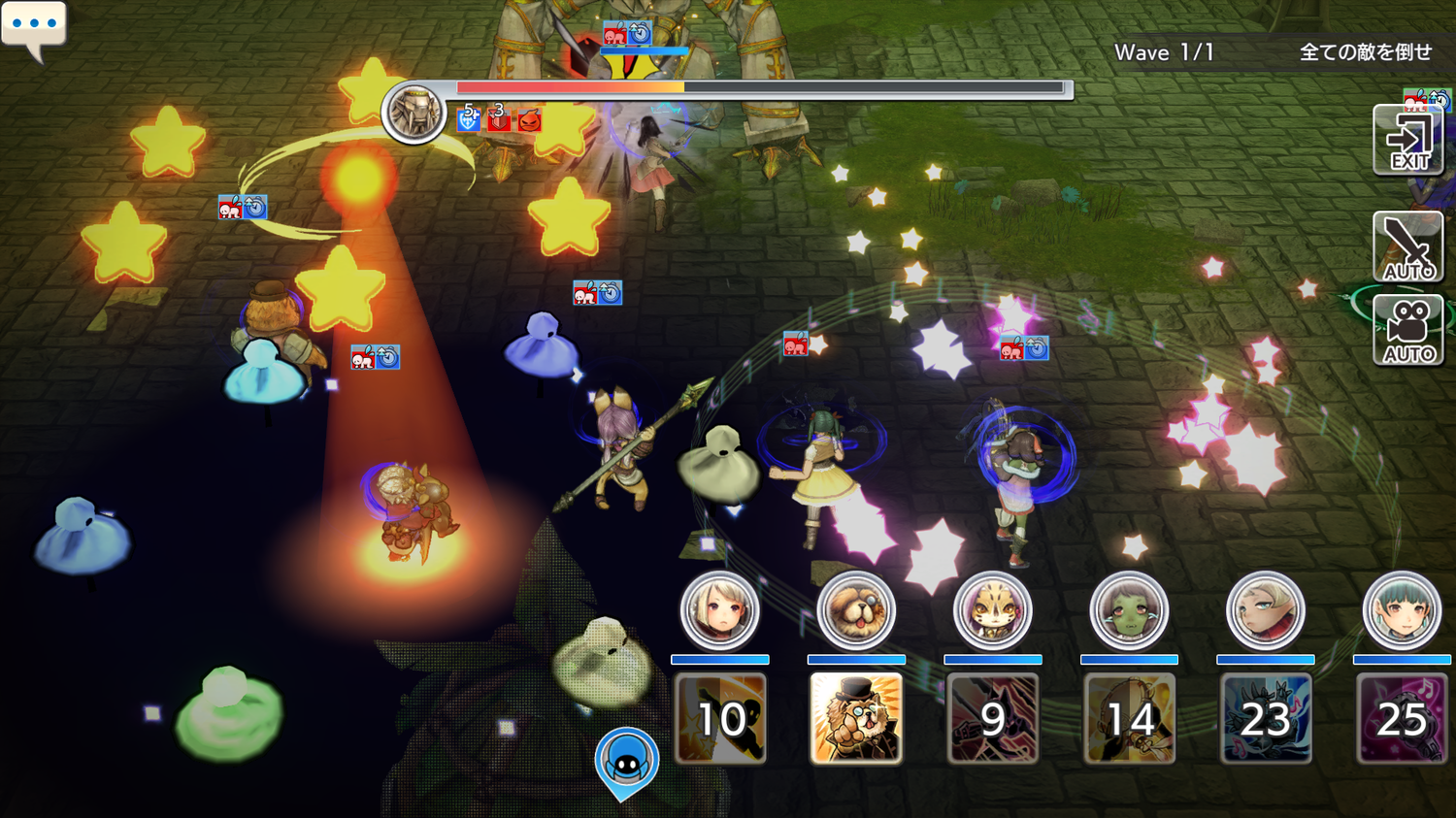Select the green orc portrait

click(1129, 610)
